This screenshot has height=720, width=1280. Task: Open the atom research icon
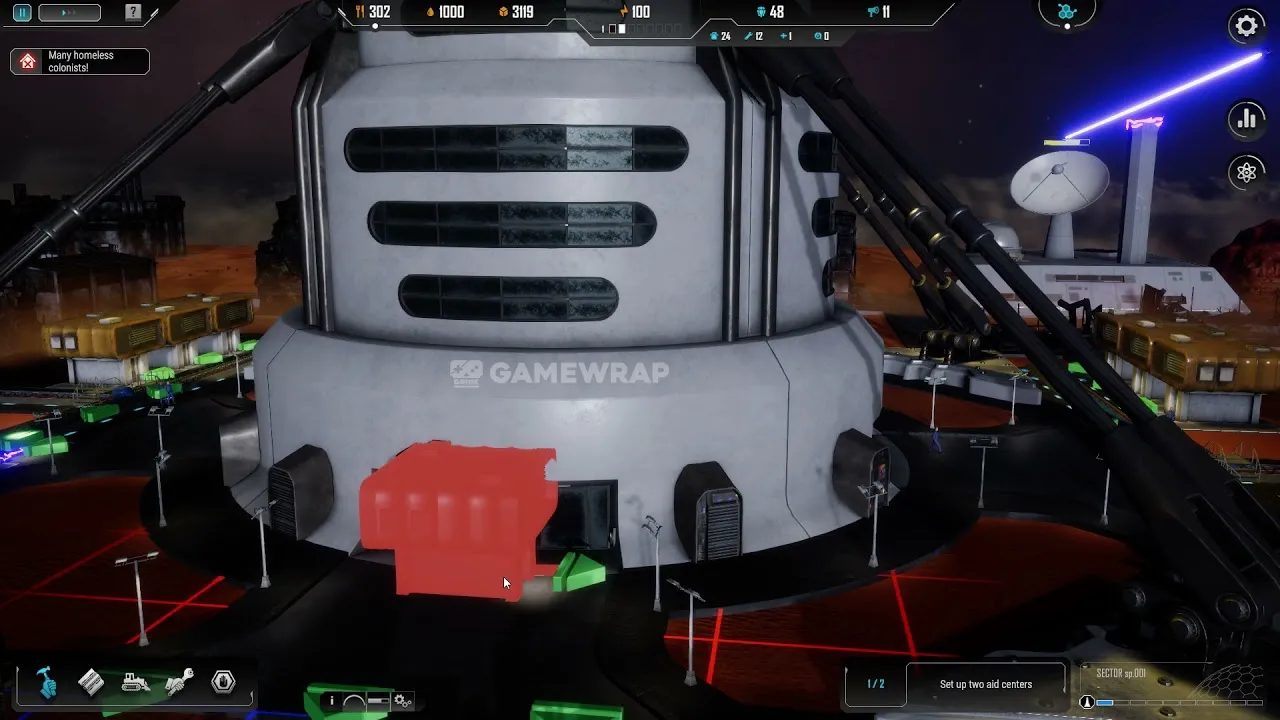pyautogui.click(x=1246, y=172)
